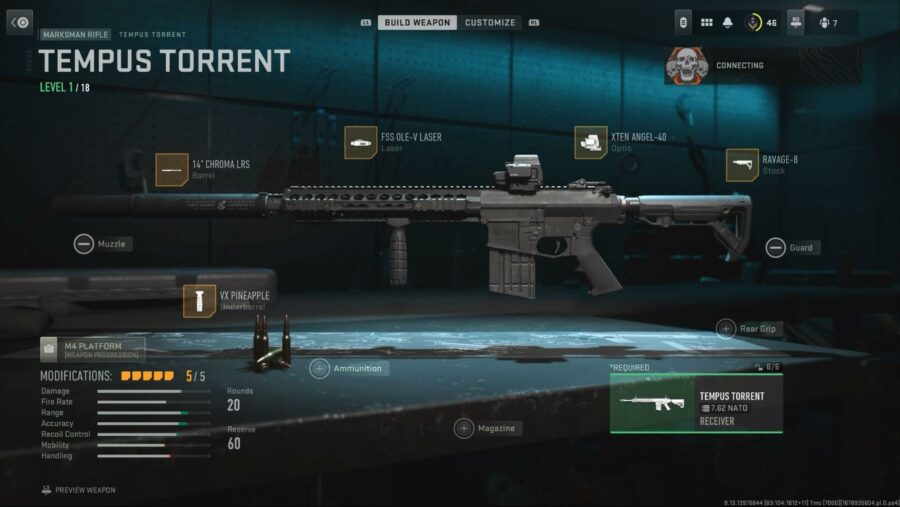Add a Guard attachment
The image size is (900, 507).
776,247
